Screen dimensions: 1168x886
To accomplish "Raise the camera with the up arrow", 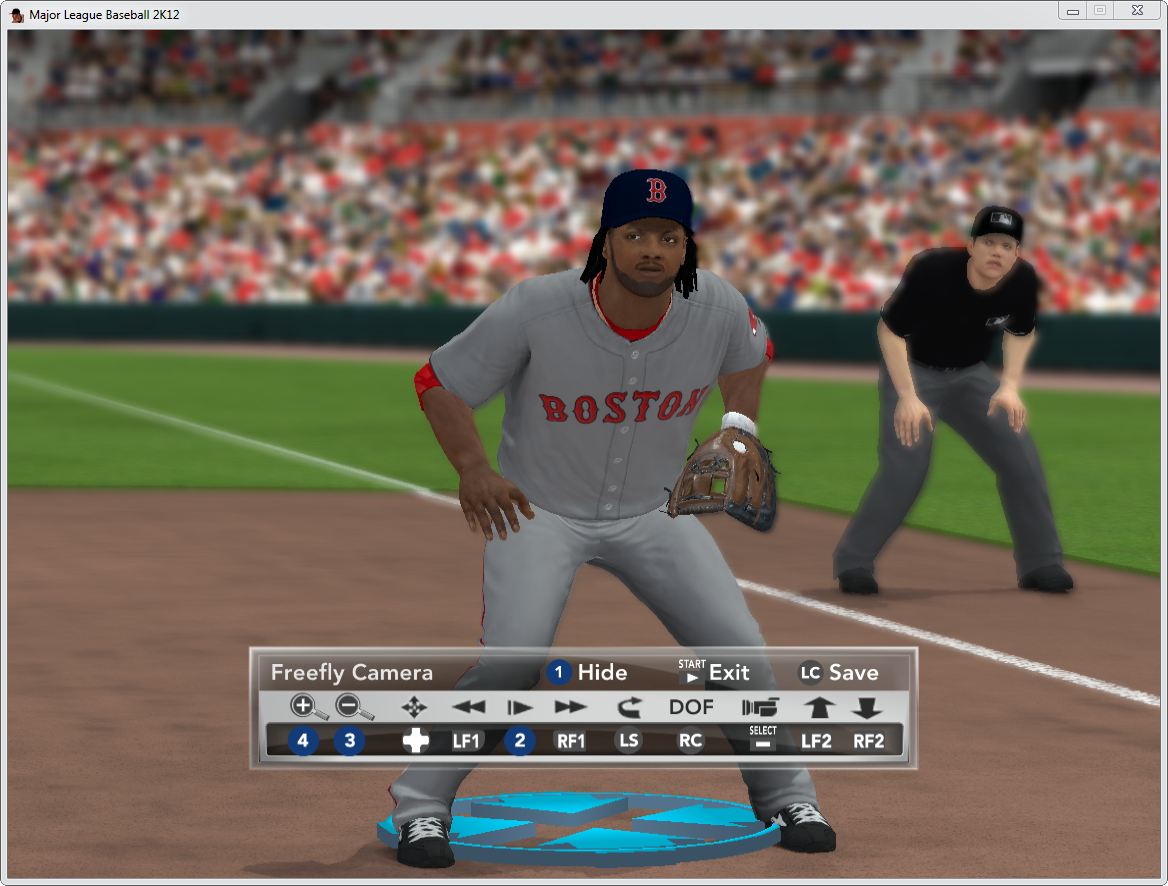I will [818, 707].
